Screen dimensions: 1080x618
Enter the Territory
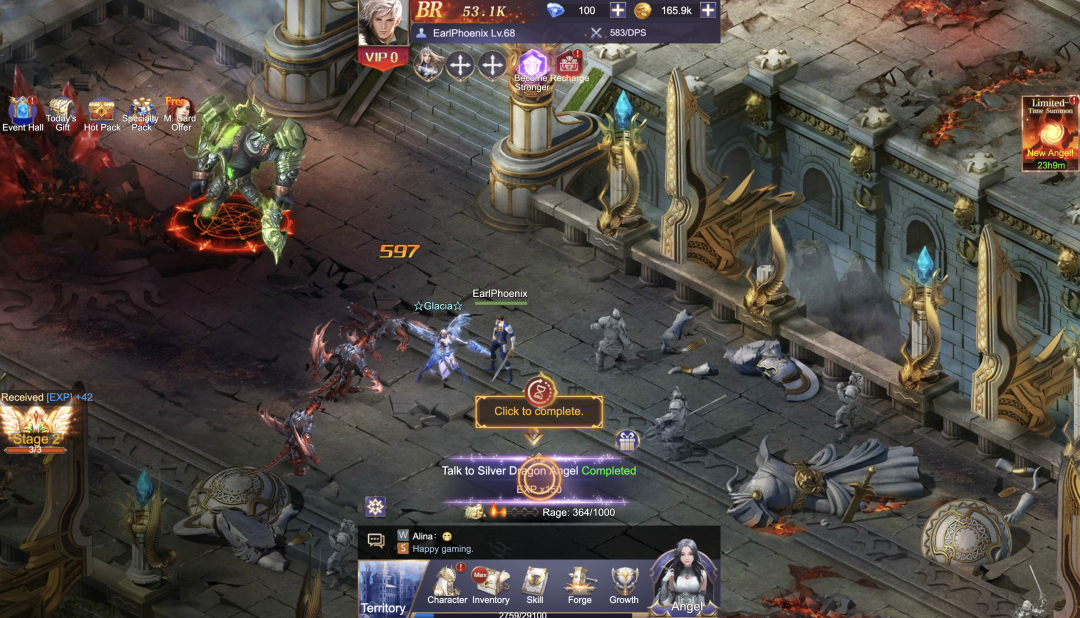pyautogui.click(x=383, y=589)
